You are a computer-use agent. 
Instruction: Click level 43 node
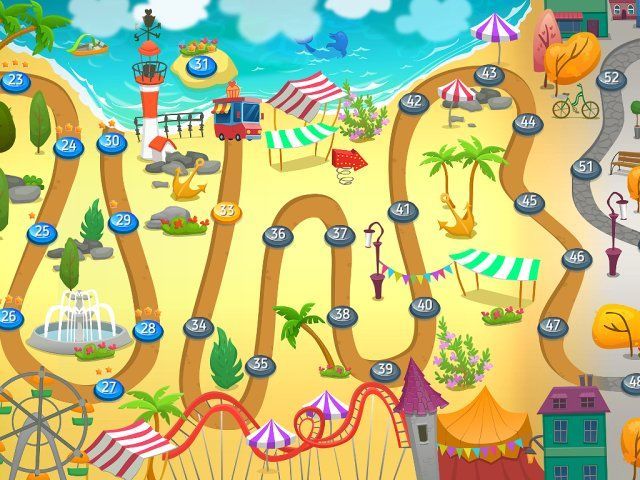click(x=488, y=74)
